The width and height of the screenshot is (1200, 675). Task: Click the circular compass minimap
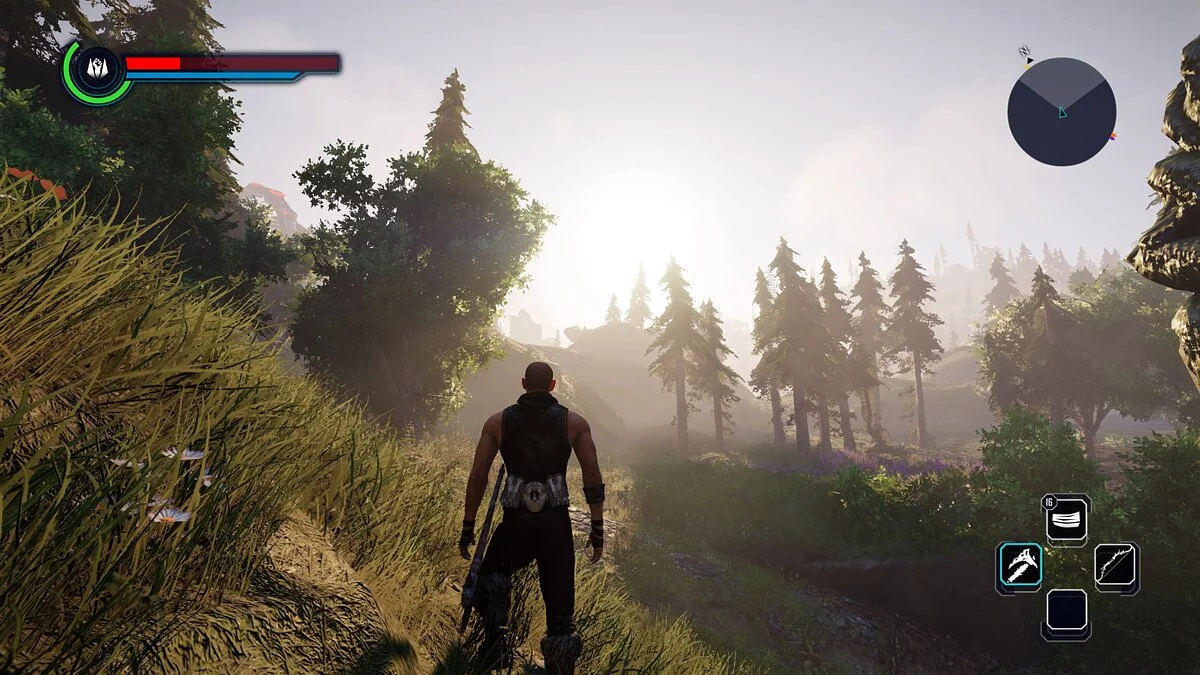[x=1061, y=111]
